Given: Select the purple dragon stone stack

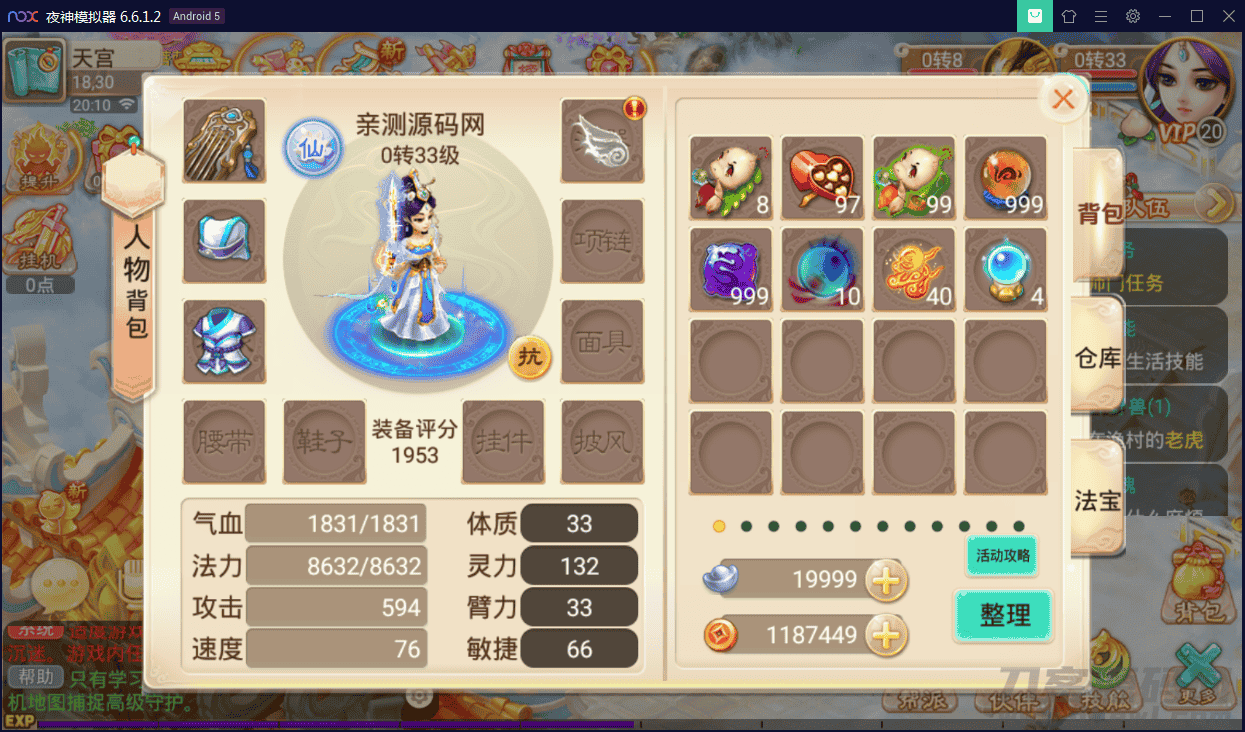Looking at the screenshot, I should coord(731,269).
